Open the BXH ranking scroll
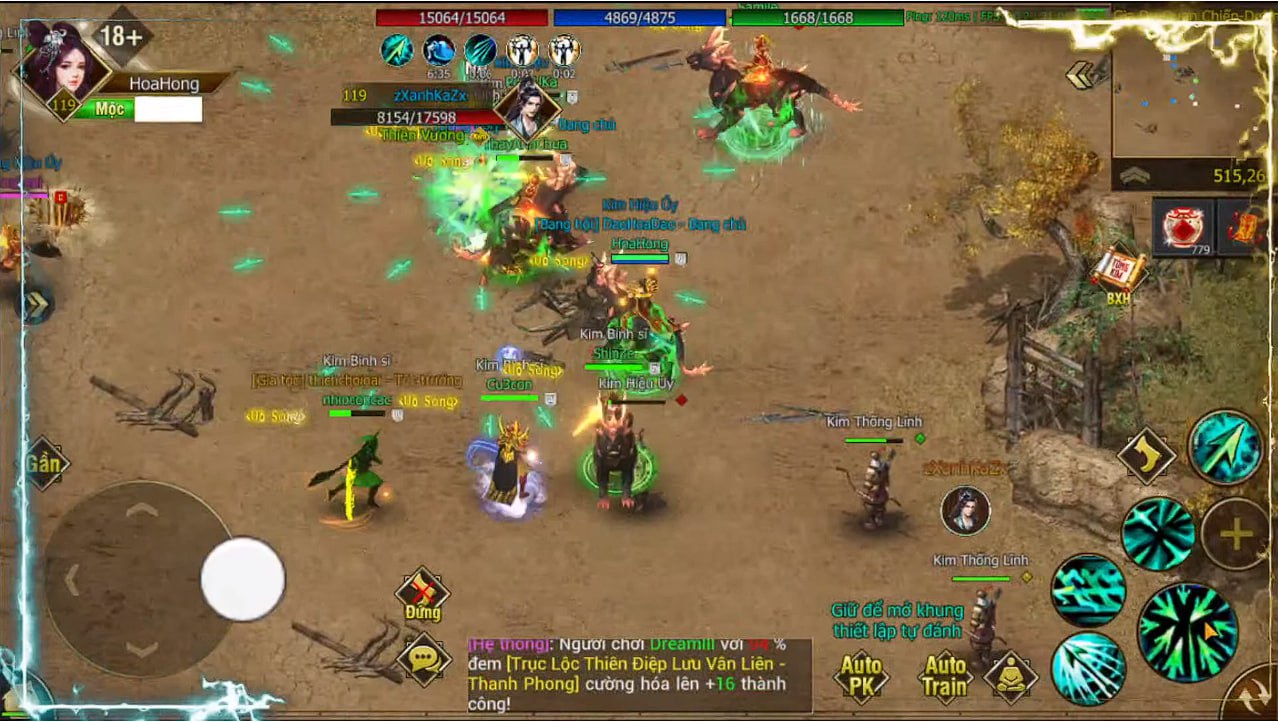 coord(1118,273)
